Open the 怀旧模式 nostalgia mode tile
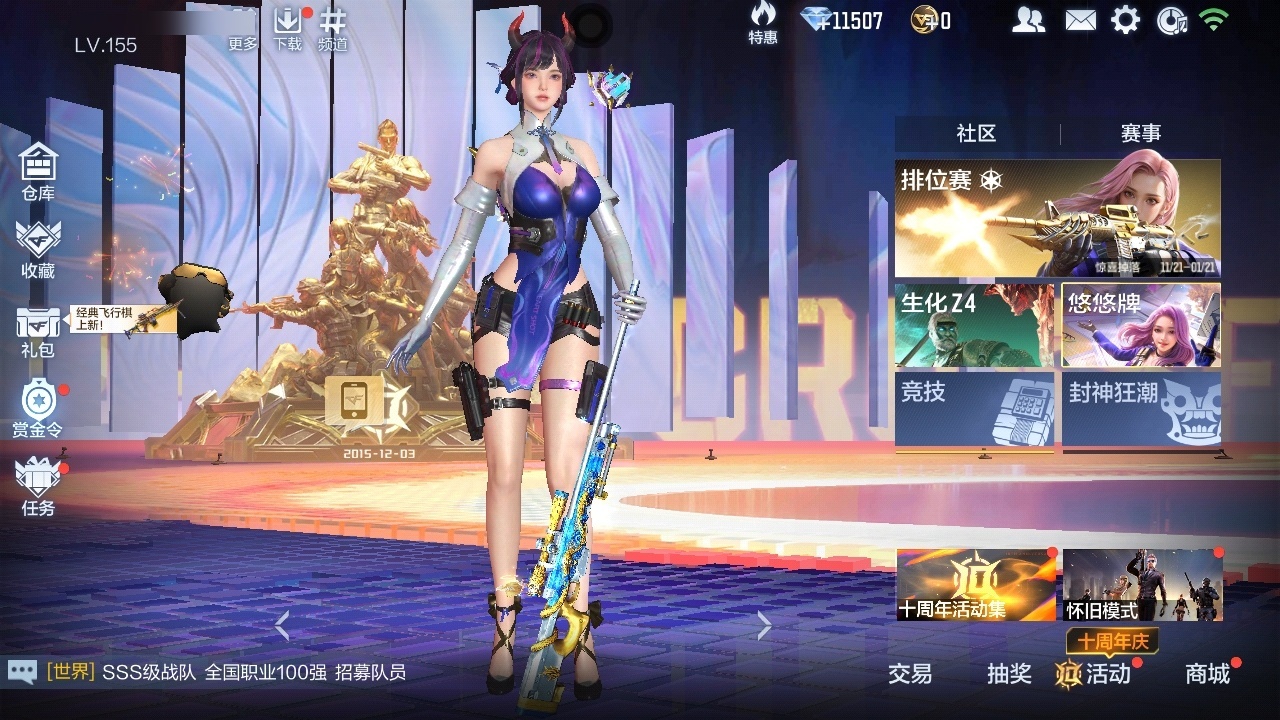Image resolution: width=1280 pixels, height=720 pixels. tap(1142, 585)
